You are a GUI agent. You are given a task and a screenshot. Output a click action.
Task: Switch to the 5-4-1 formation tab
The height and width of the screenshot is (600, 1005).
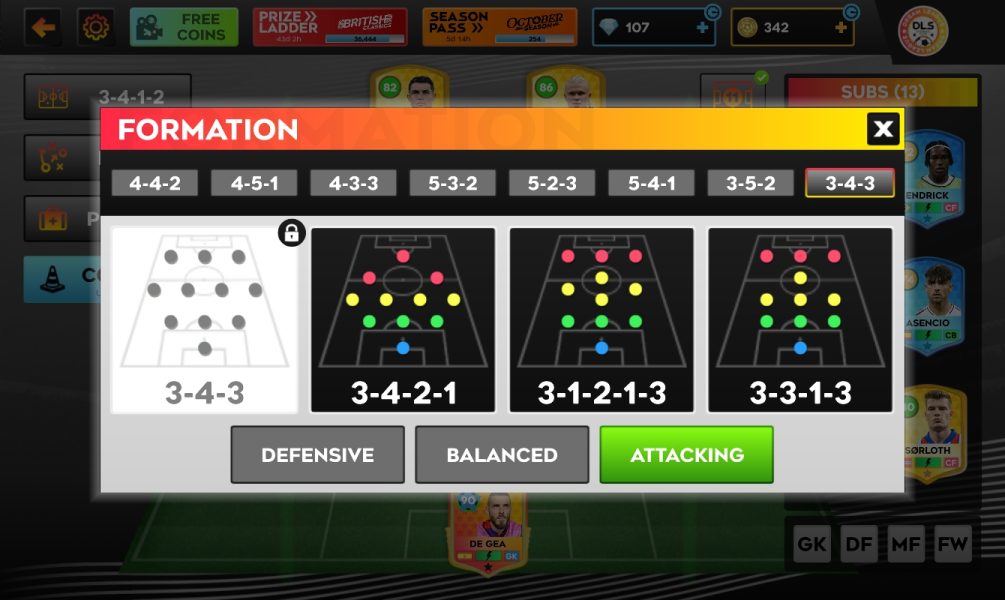(651, 183)
